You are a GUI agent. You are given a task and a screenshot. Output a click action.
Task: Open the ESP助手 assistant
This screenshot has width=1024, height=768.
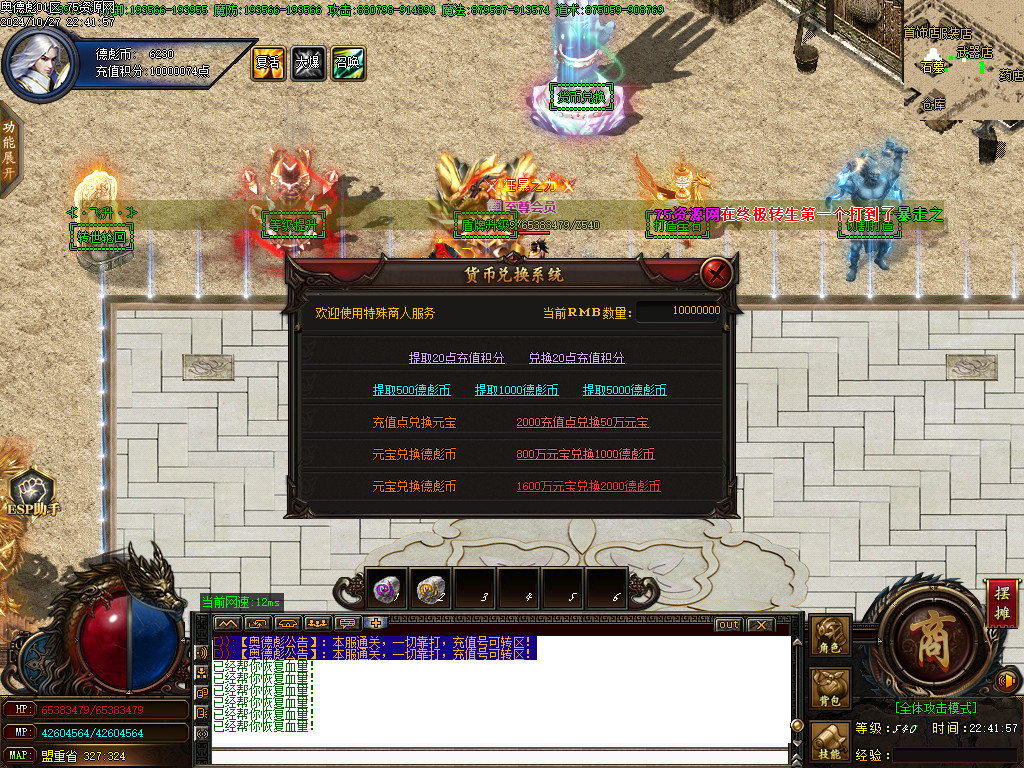point(33,494)
